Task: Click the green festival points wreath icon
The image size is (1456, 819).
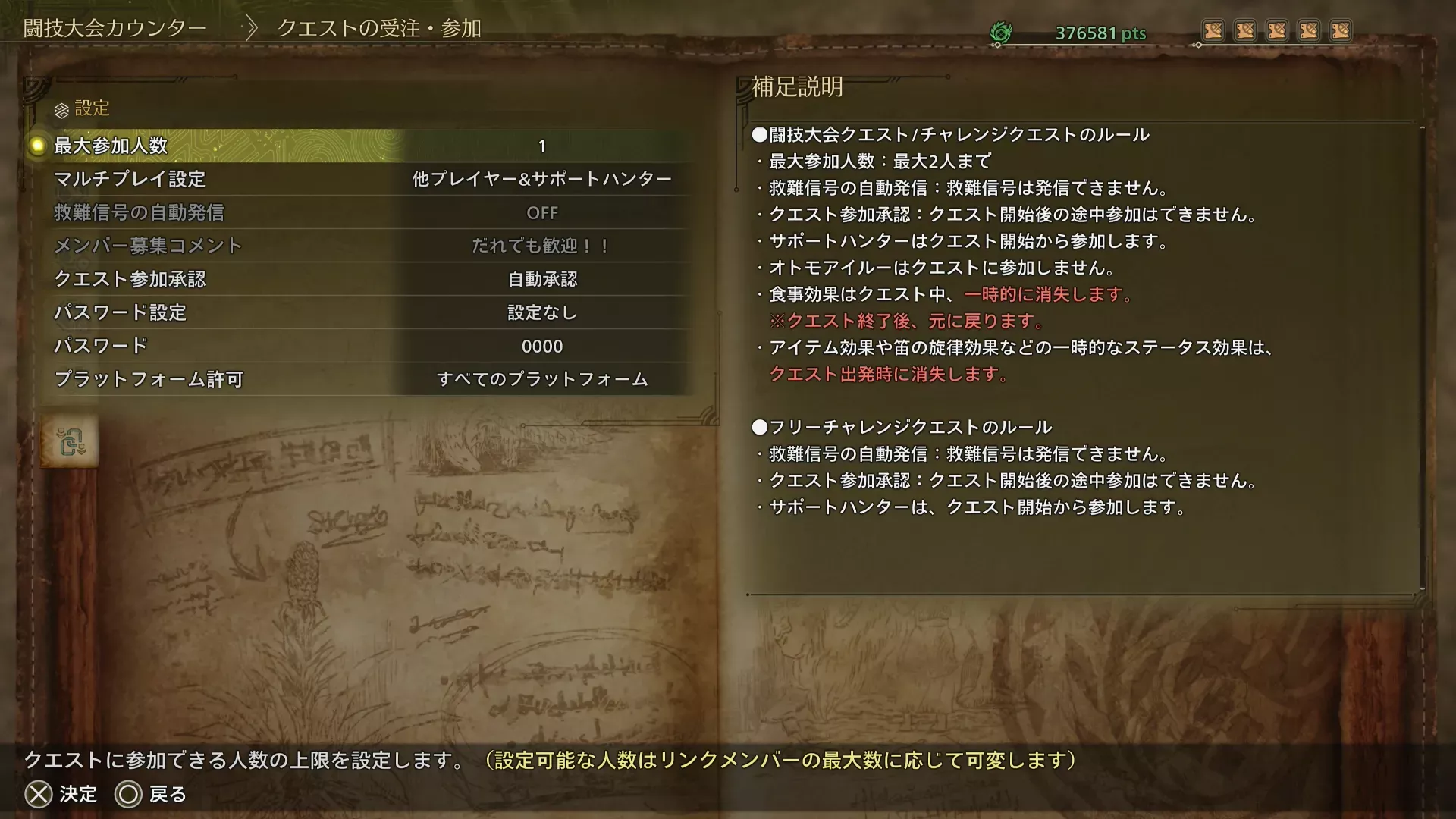Action: tap(1003, 32)
